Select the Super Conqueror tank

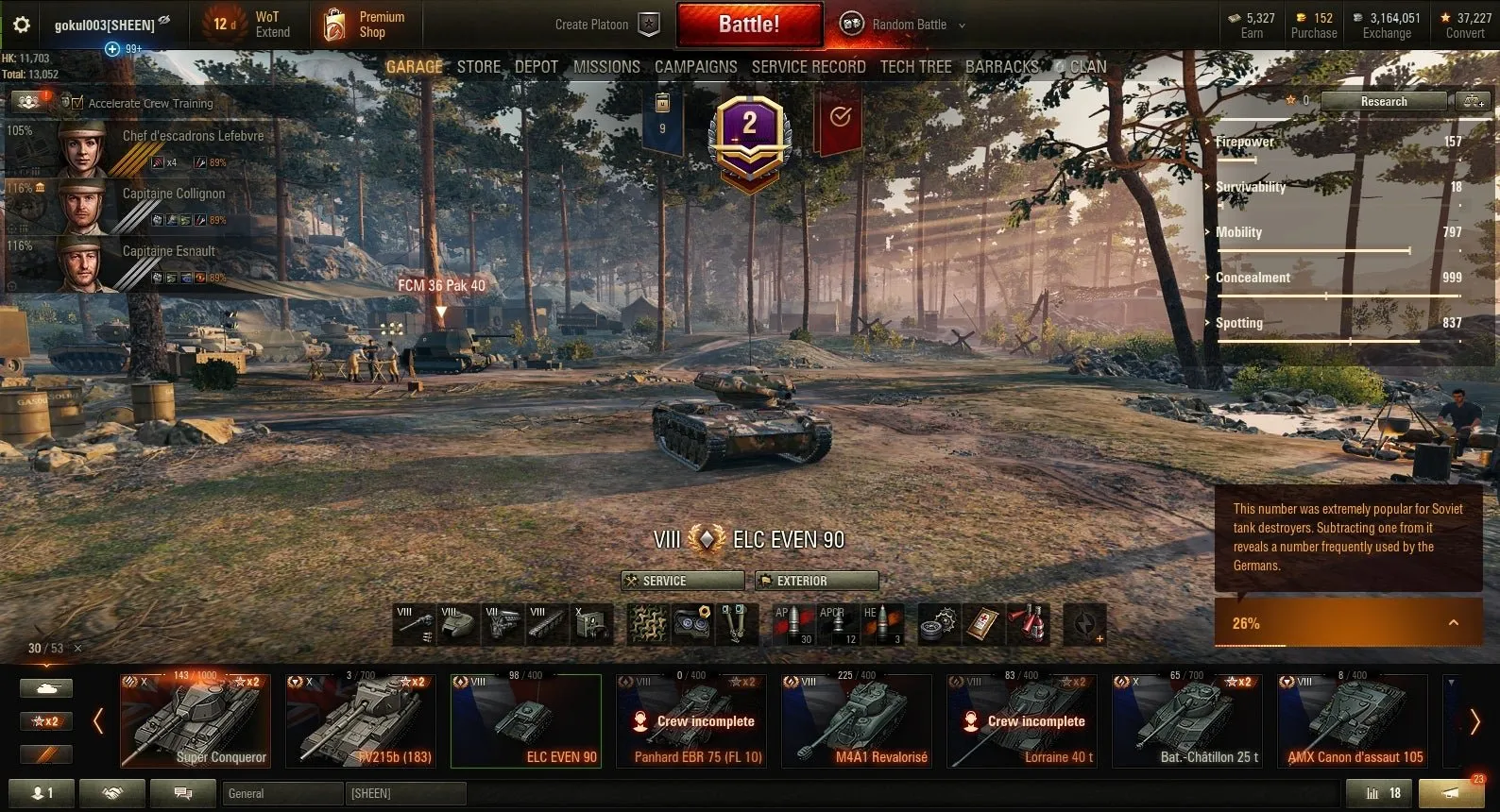[196, 720]
